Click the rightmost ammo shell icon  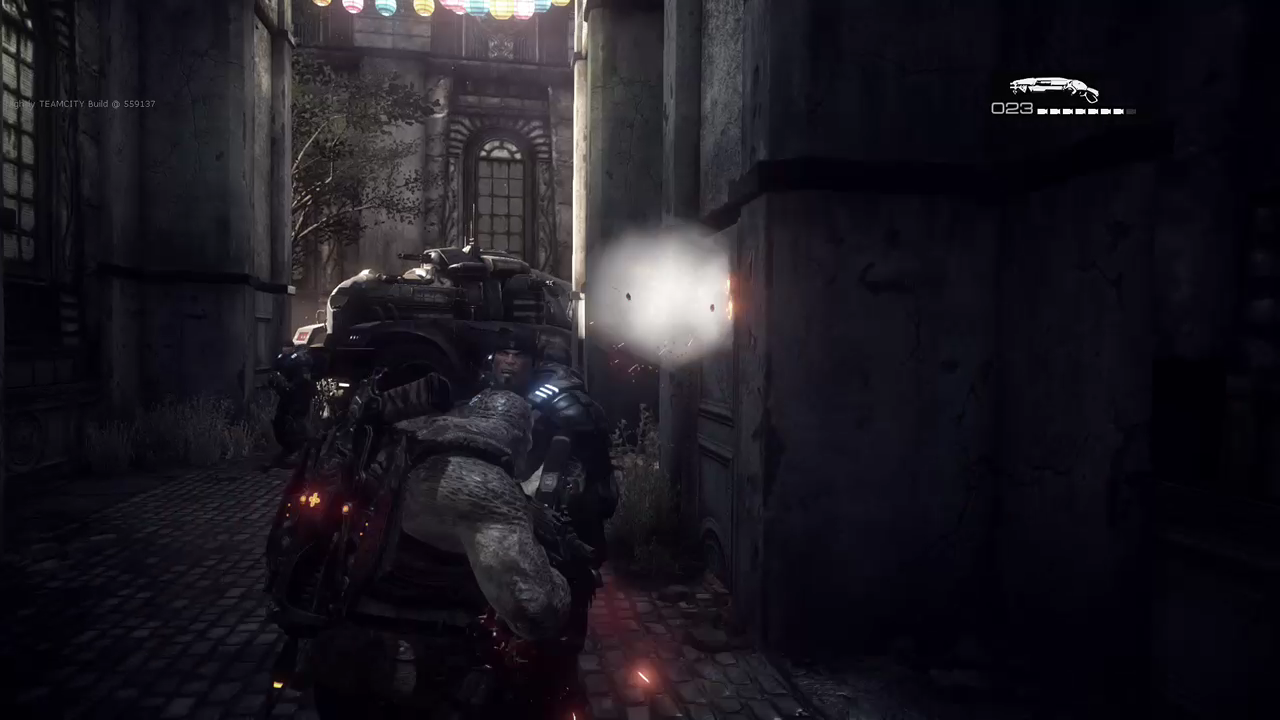(1130, 111)
